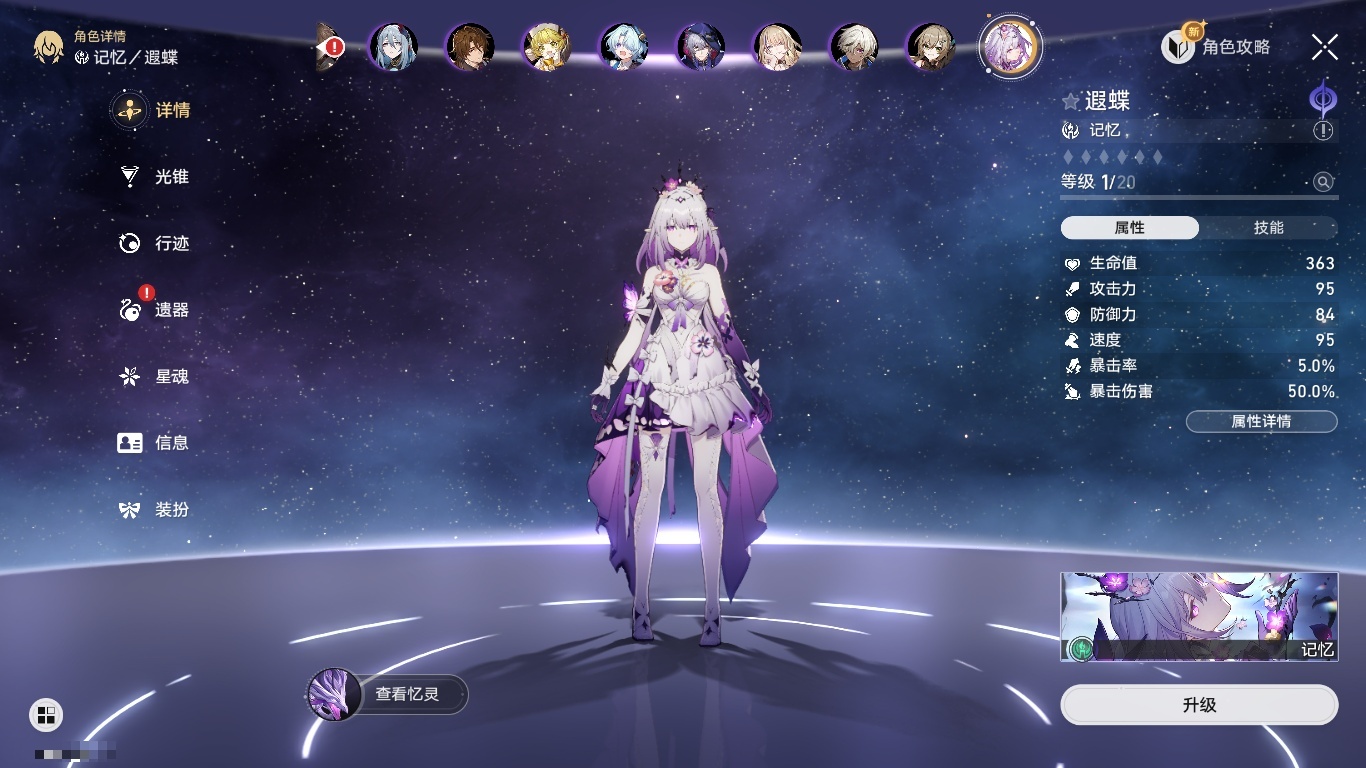Click the exclamation info icon beside 记忆 path

1323,131
